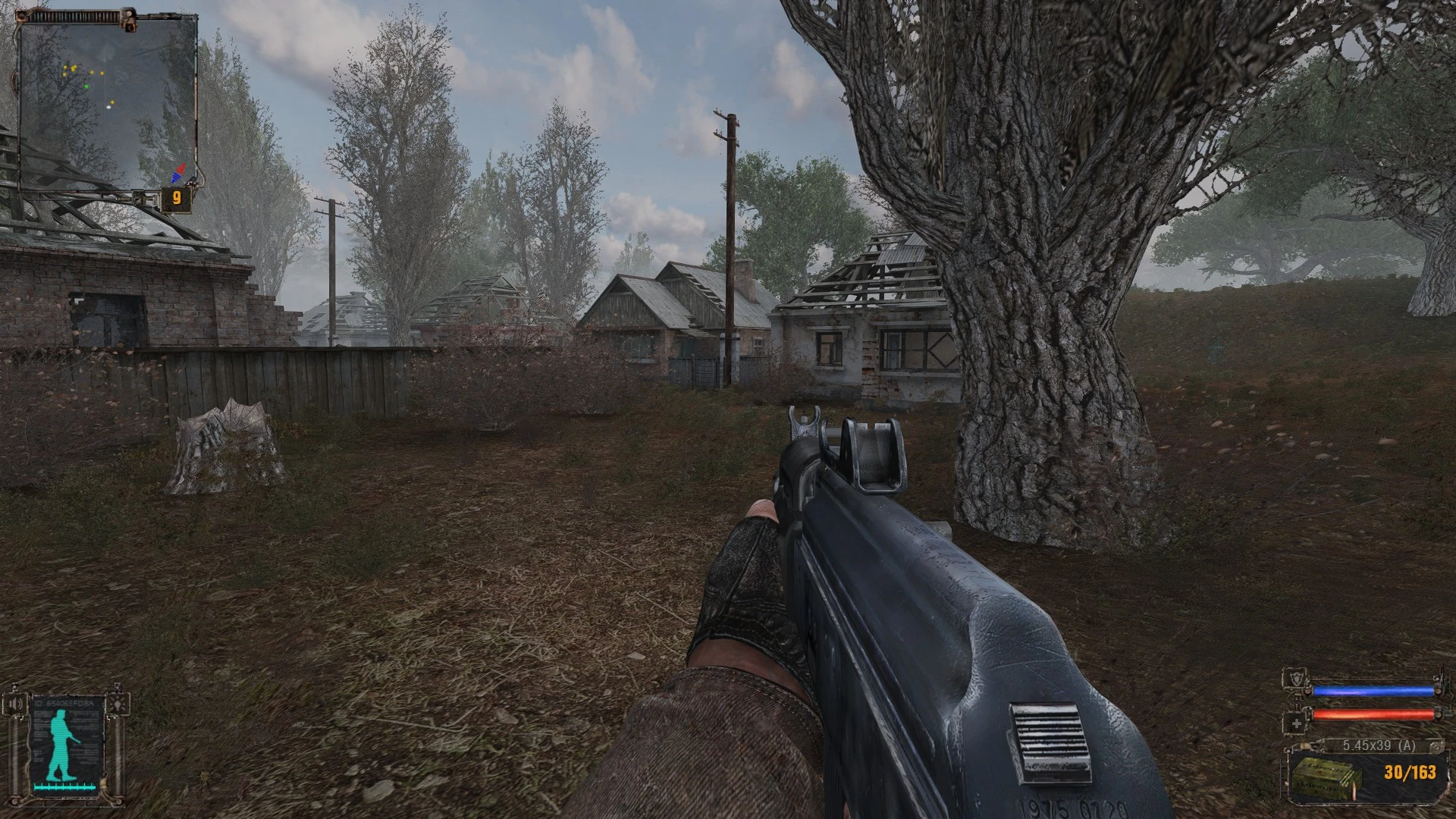
Task: Click the green contact dot on the minimap
Action: pyautogui.click(x=87, y=86)
